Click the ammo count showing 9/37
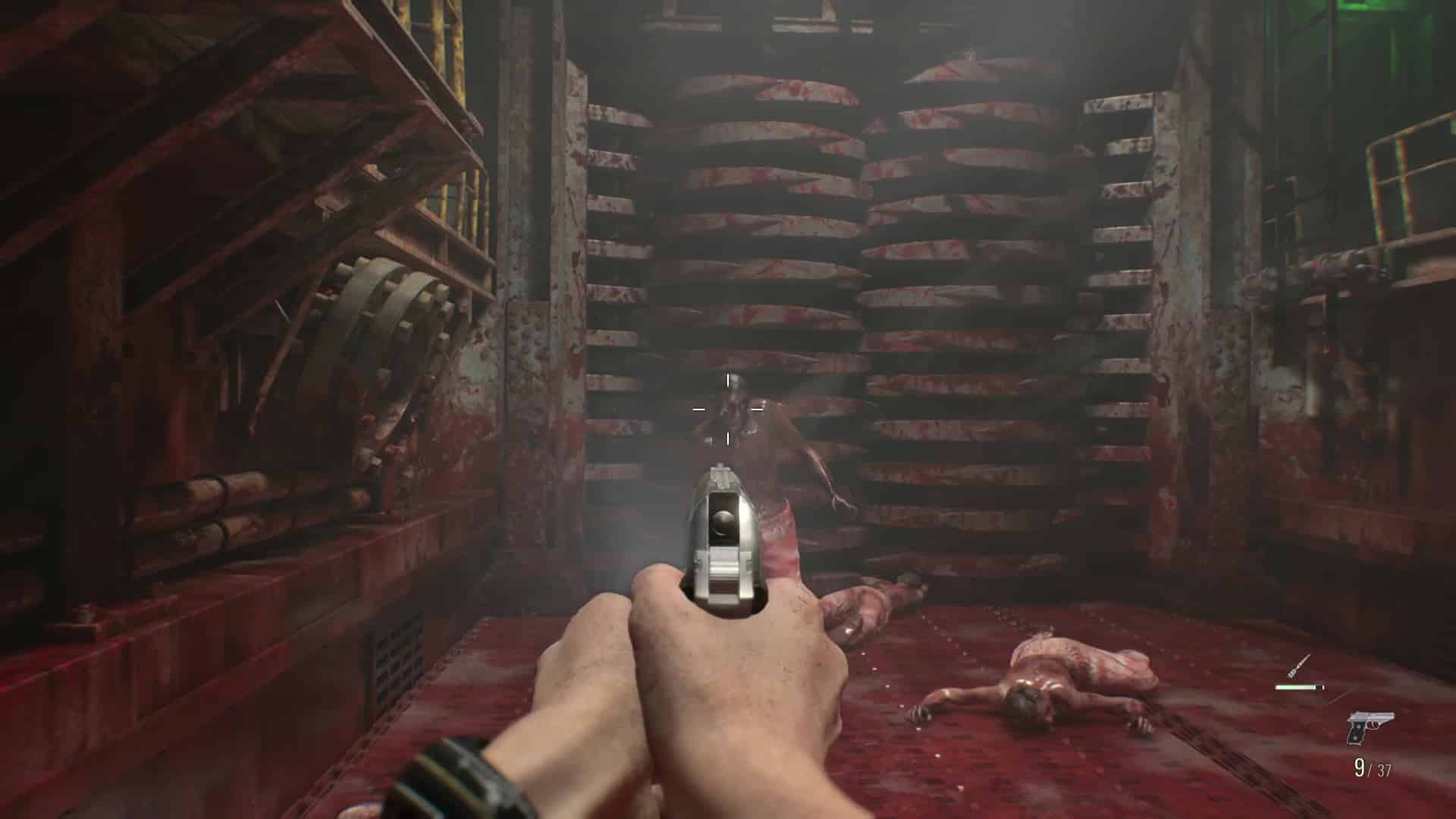Screen dimensions: 1456x819 click(1373, 767)
